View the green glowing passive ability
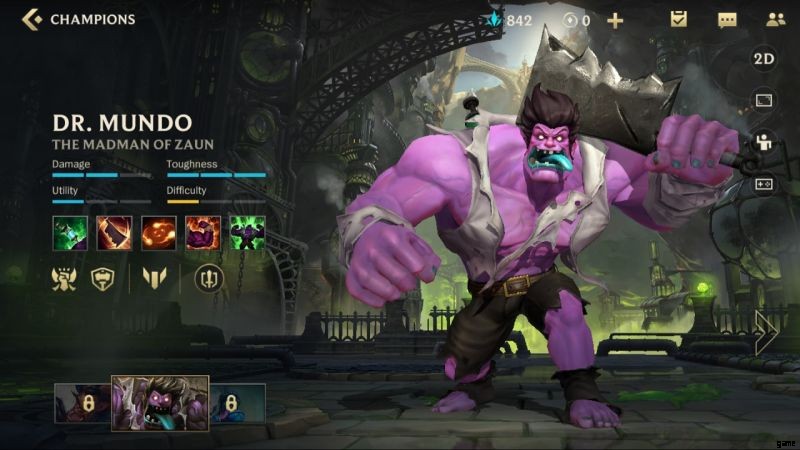Image resolution: width=800 pixels, height=450 pixels. 69,233
